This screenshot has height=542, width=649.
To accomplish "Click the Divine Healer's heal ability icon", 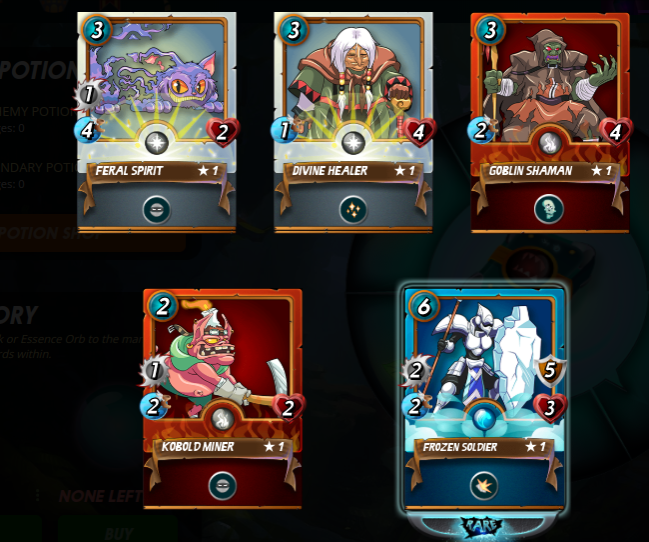I will (353, 209).
